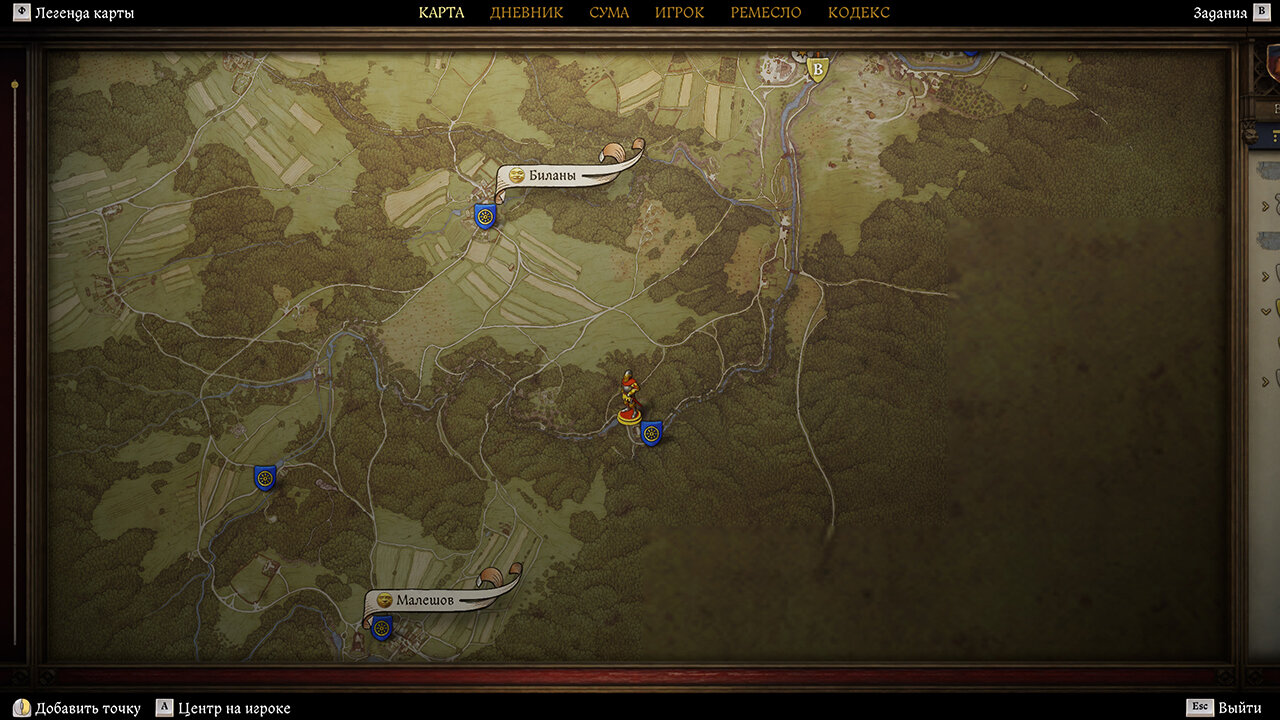This screenshot has height=720, width=1280.
Task: Select the blue shield marker beside the player figure
Action: 651,434
